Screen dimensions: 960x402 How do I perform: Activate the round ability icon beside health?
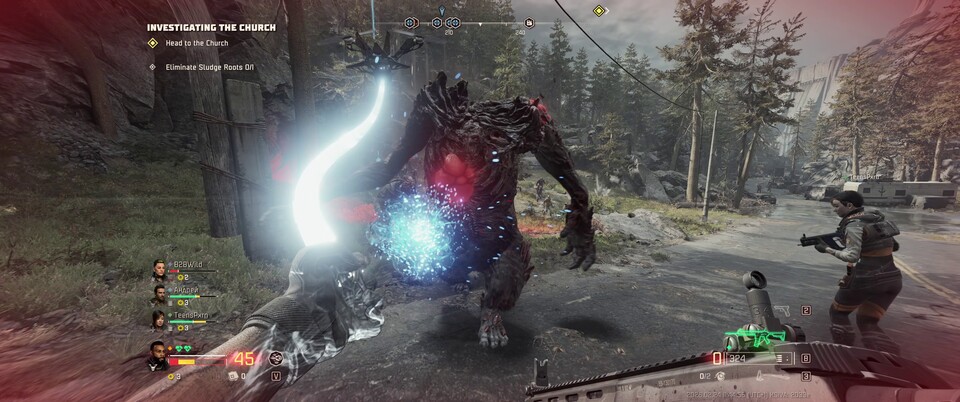tap(276, 357)
